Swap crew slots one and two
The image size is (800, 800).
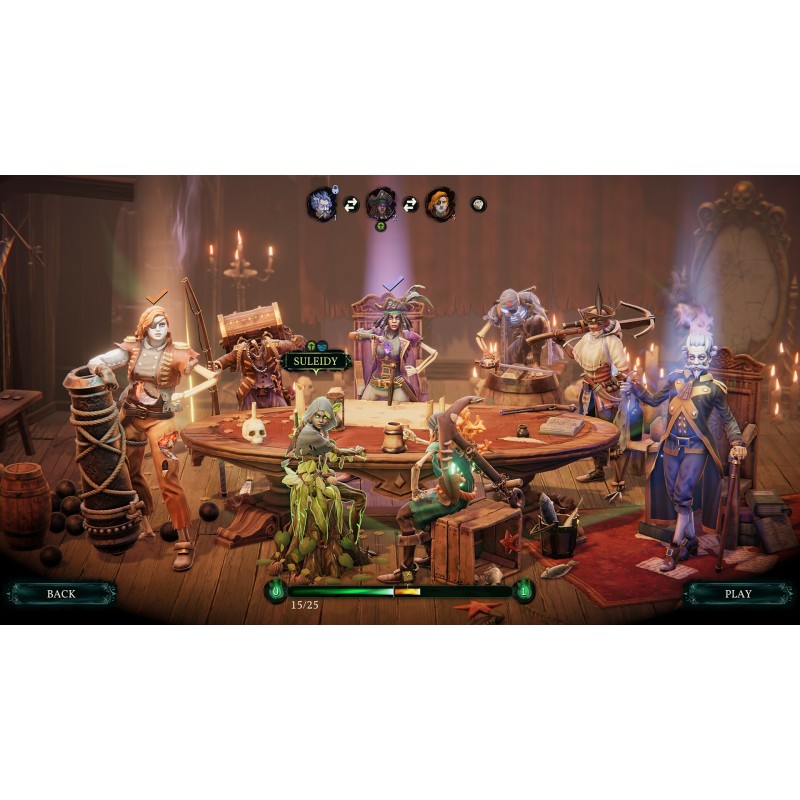tap(351, 204)
